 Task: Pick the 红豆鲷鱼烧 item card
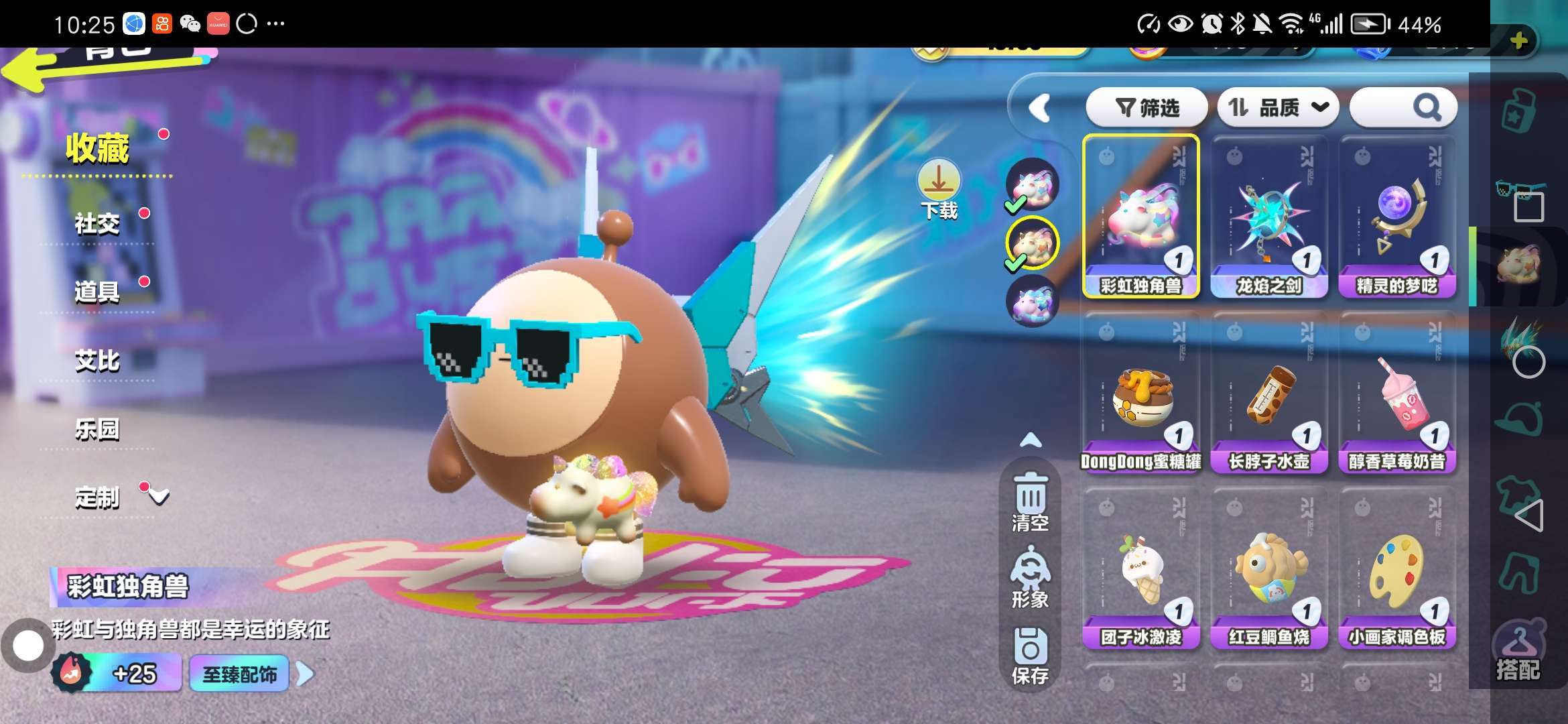(1269, 568)
